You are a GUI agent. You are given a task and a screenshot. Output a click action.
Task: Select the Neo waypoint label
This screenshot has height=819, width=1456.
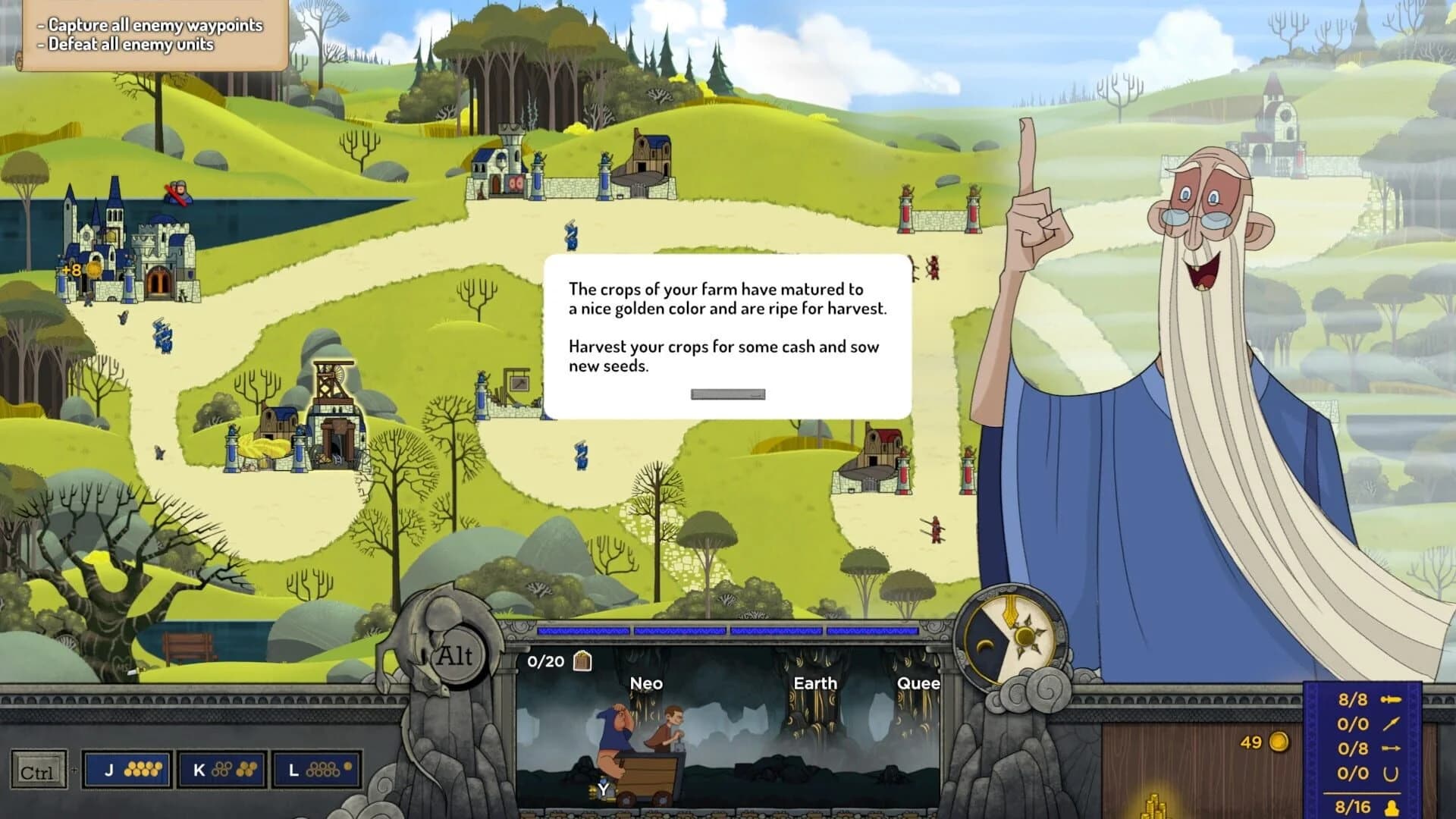646,683
